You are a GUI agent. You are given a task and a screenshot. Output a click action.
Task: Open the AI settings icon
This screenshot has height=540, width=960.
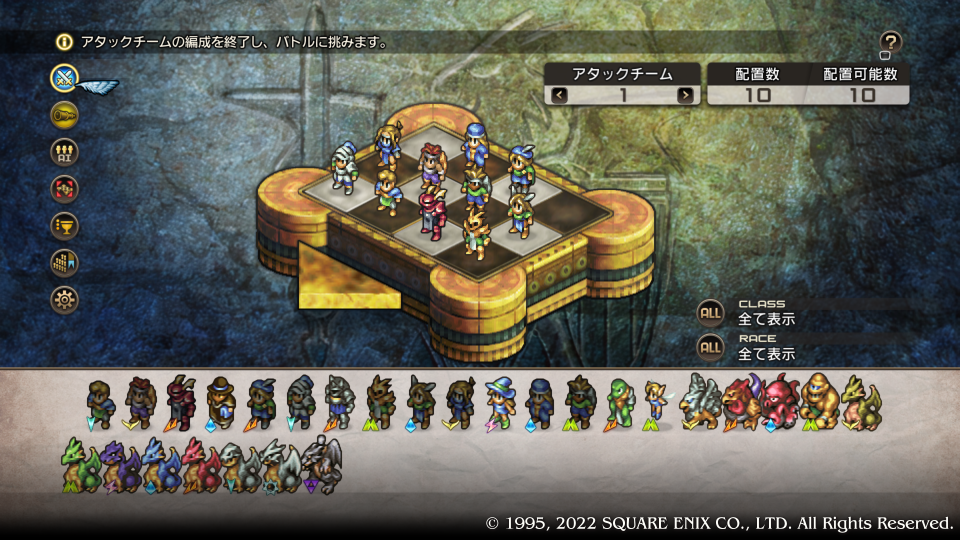(x=66, y=151)
